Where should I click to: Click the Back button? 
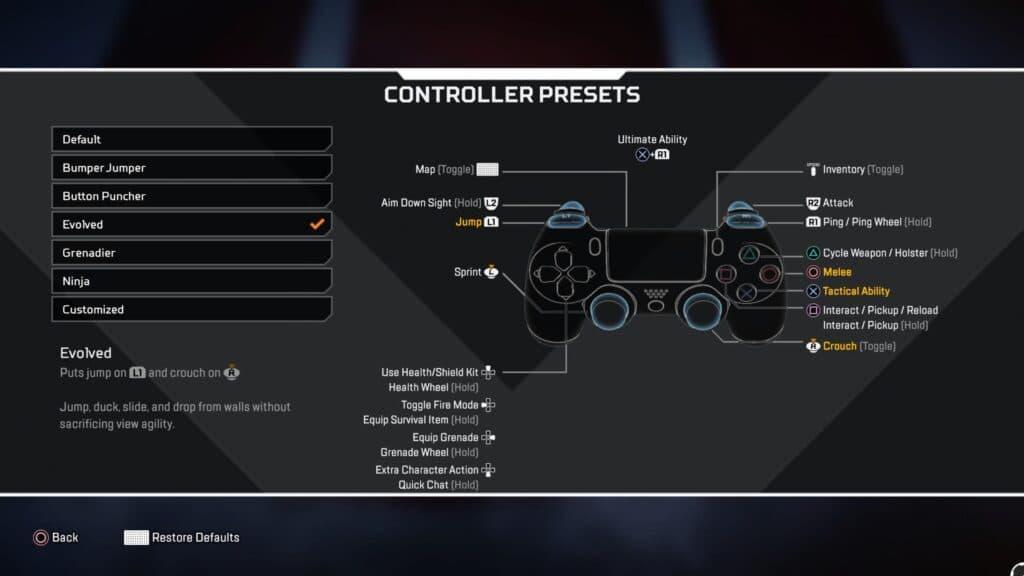click(x=55, y=537)
